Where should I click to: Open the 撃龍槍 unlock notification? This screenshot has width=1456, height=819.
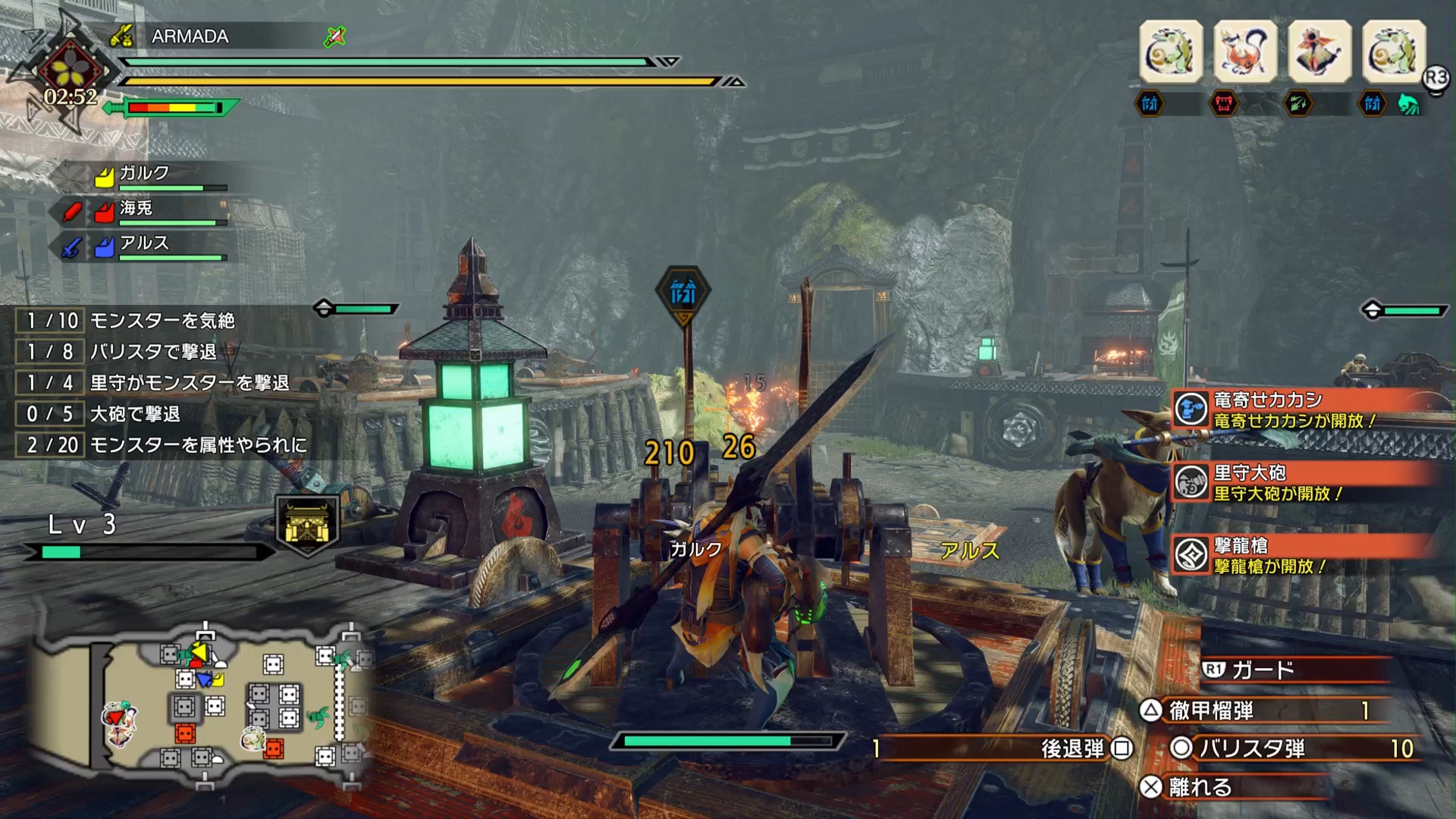pyautogui.click(x=1303, y=556)
